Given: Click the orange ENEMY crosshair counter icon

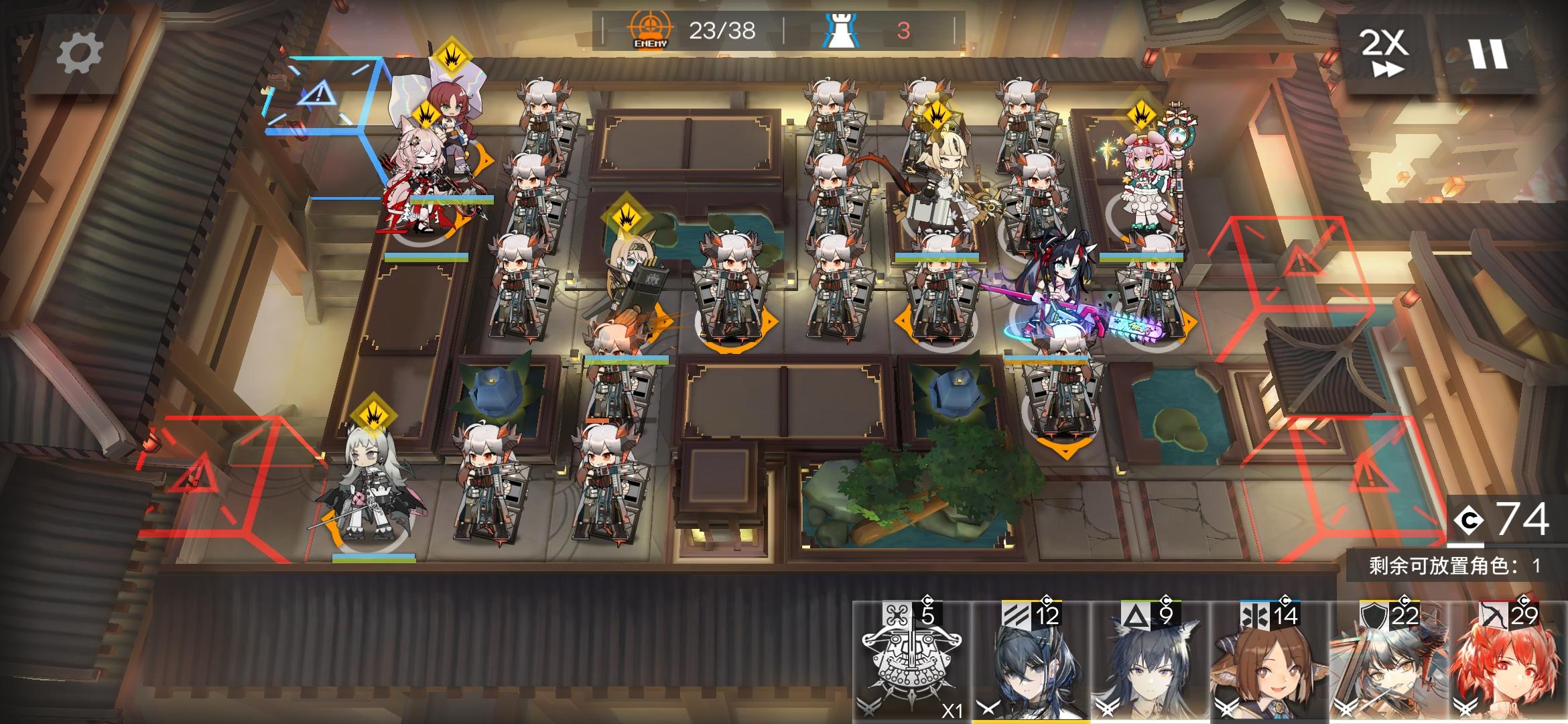Looking at the screenshot, I should click(x=647, y=28).
